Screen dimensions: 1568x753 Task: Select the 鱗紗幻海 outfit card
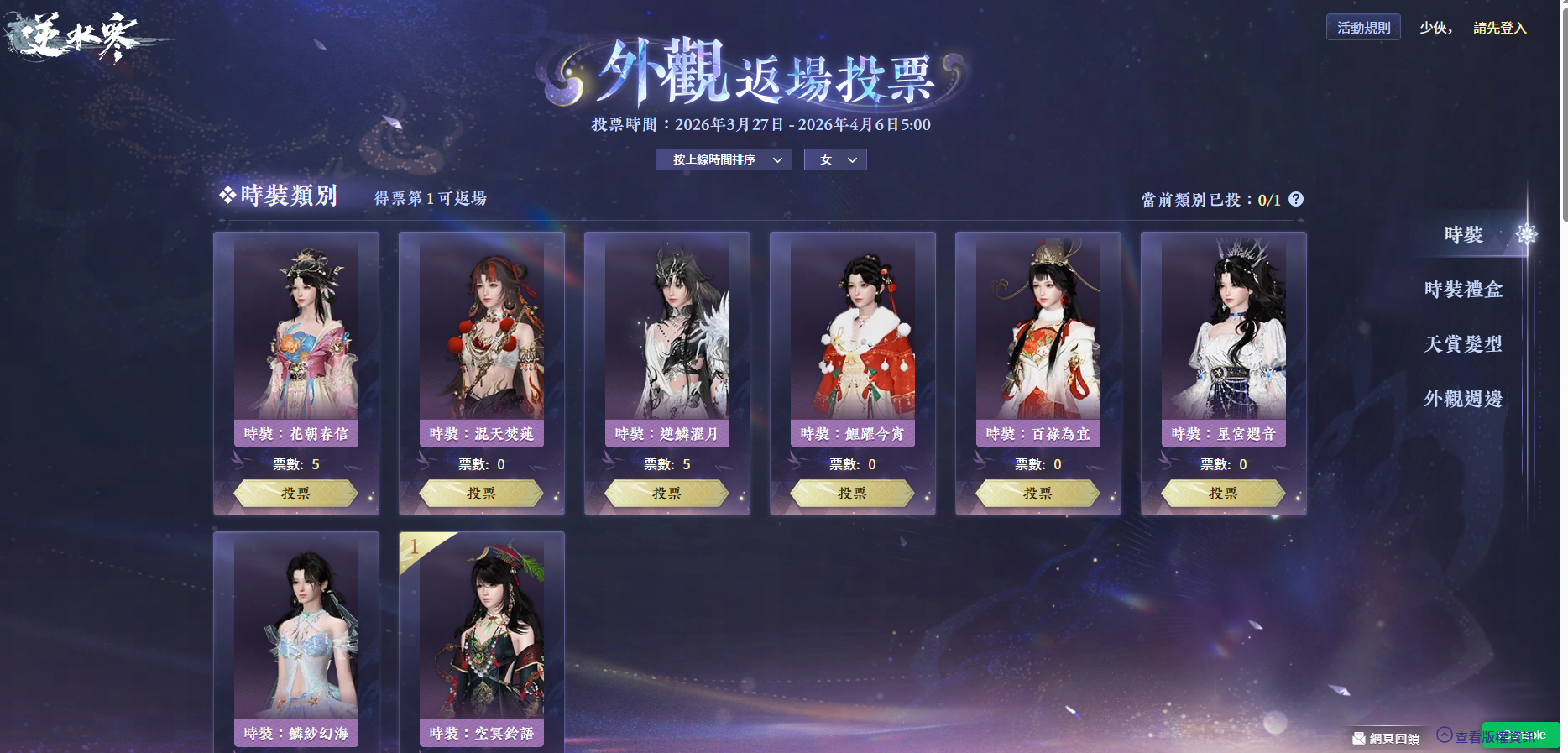click(x=295, y=638)
